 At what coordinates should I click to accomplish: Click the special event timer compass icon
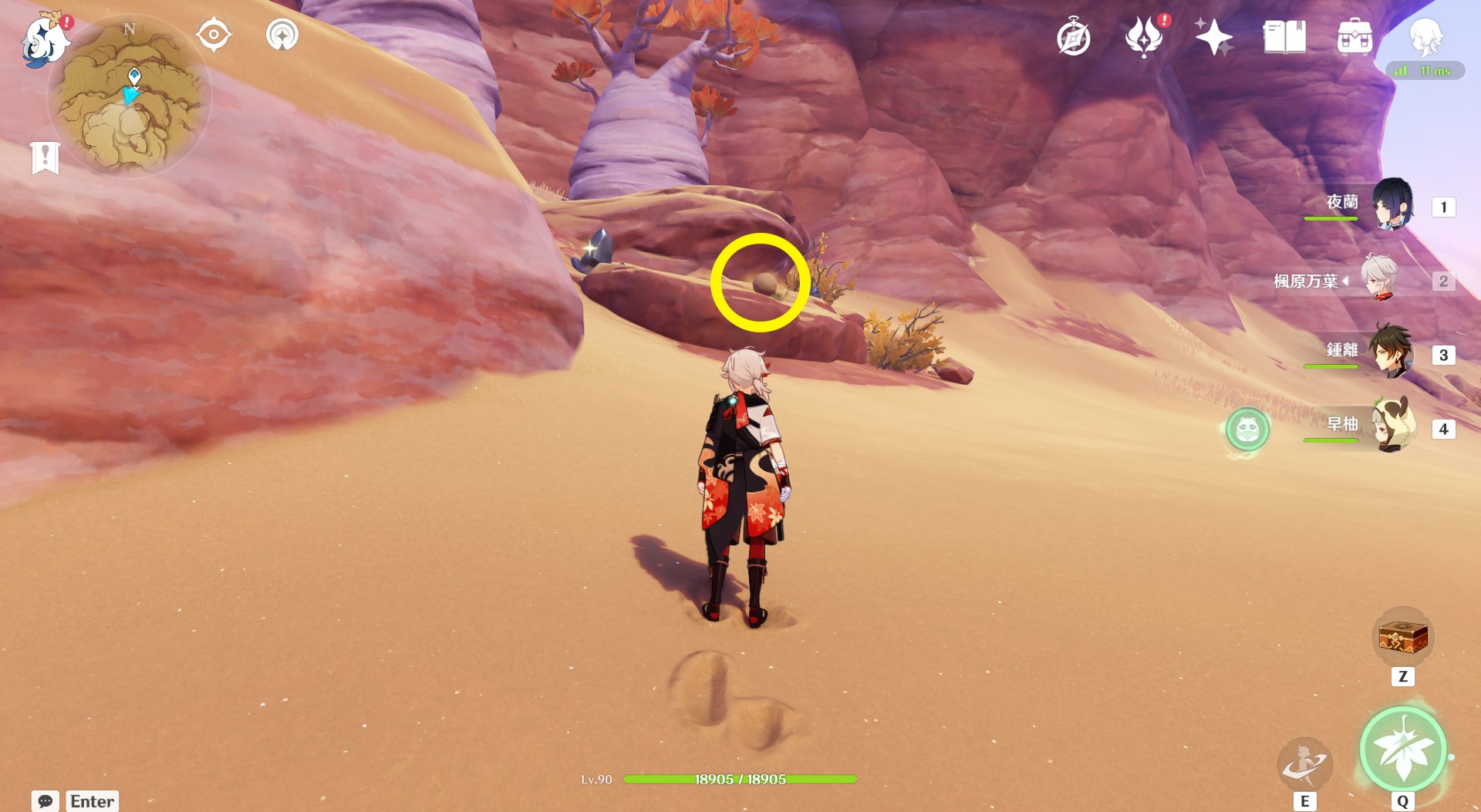[x=1074, y=35]
